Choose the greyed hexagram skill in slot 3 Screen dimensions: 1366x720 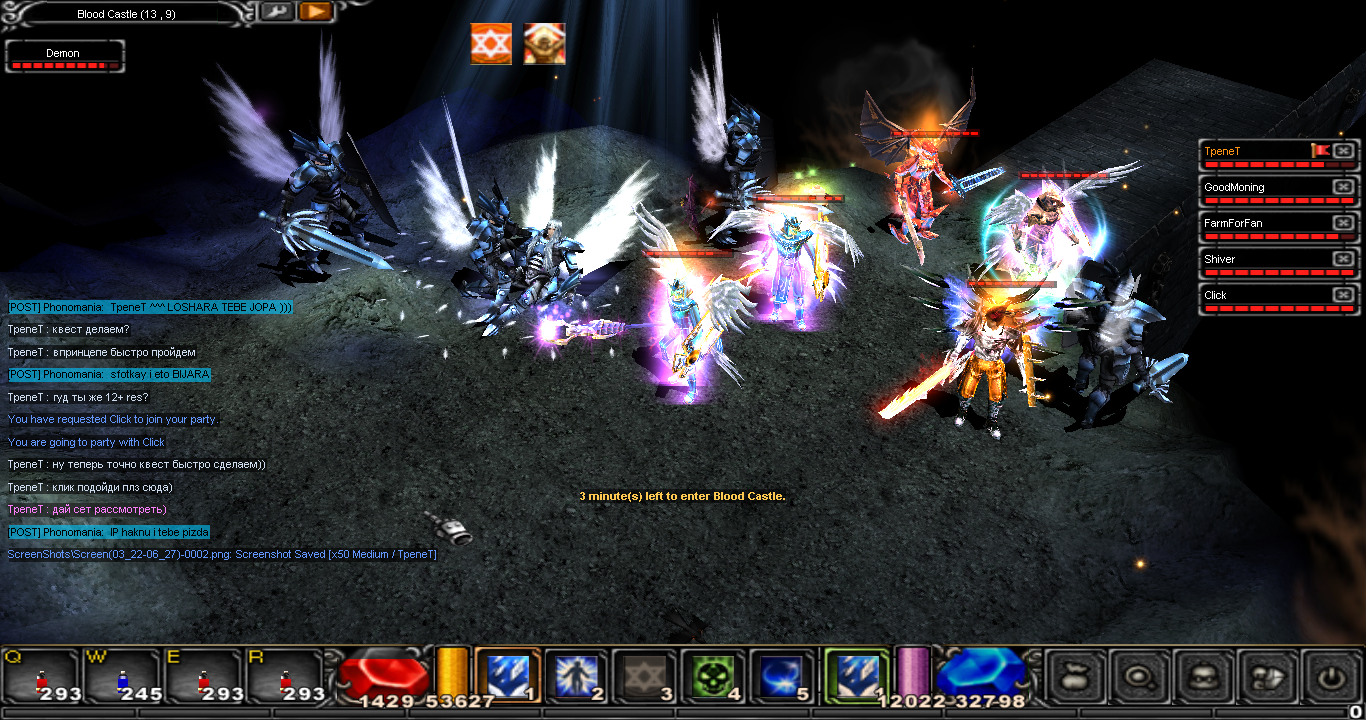pos(645,676)
